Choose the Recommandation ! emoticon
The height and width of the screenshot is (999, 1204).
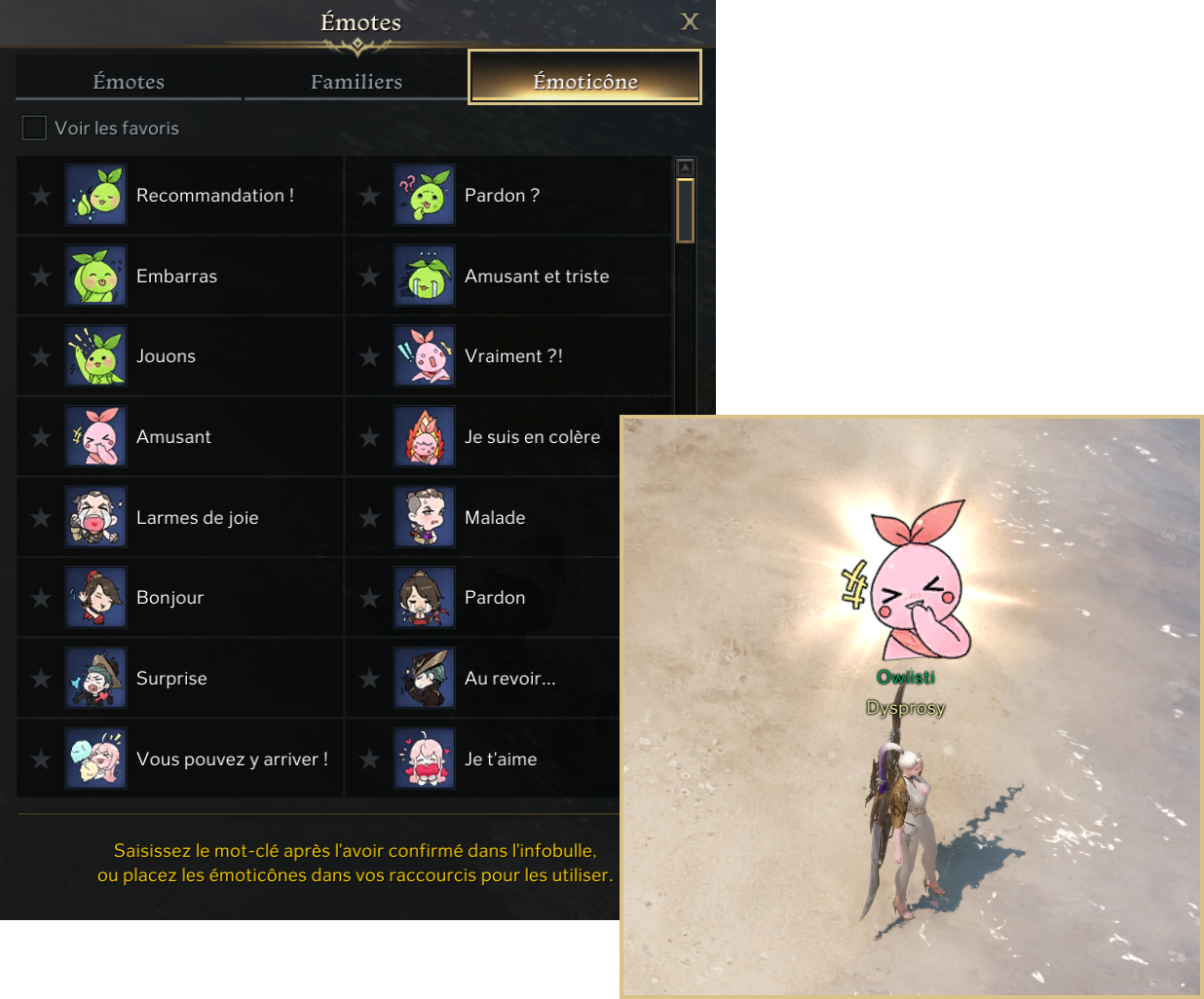coord(95,195)
